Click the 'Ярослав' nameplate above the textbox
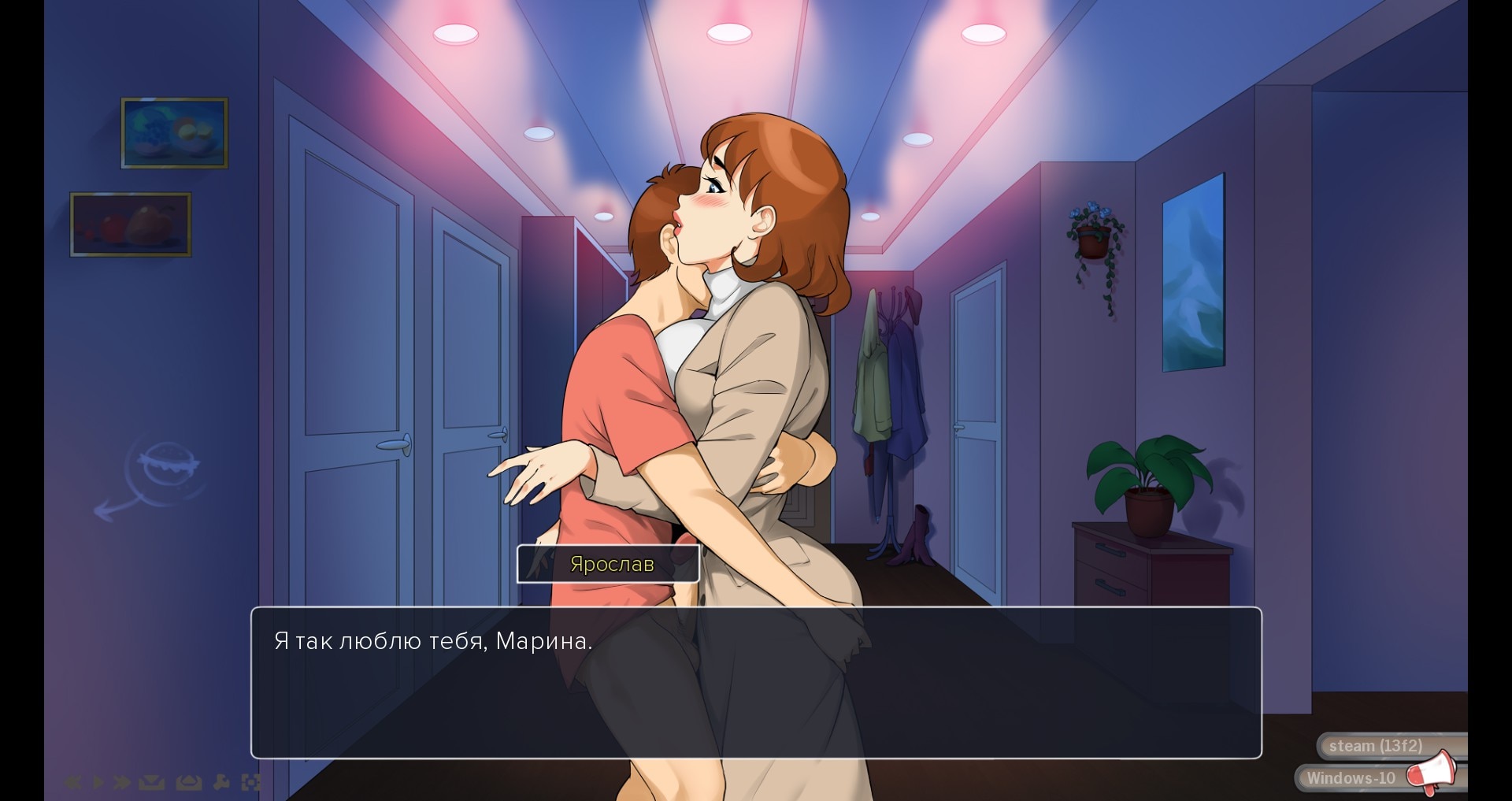The image size is (1512, 801). (x=609, y=563)
